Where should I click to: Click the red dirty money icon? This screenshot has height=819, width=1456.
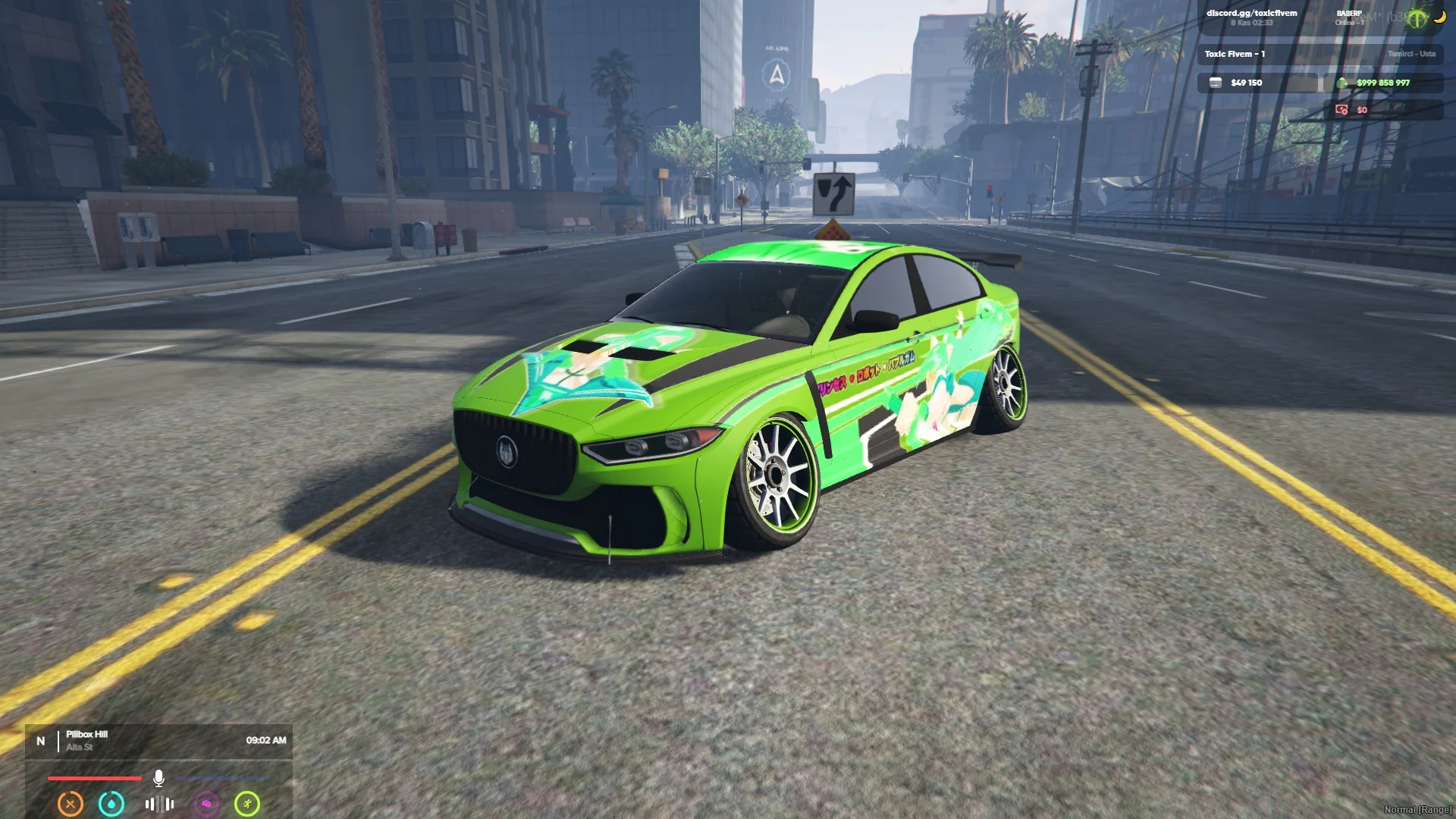tap(1341, 110)
